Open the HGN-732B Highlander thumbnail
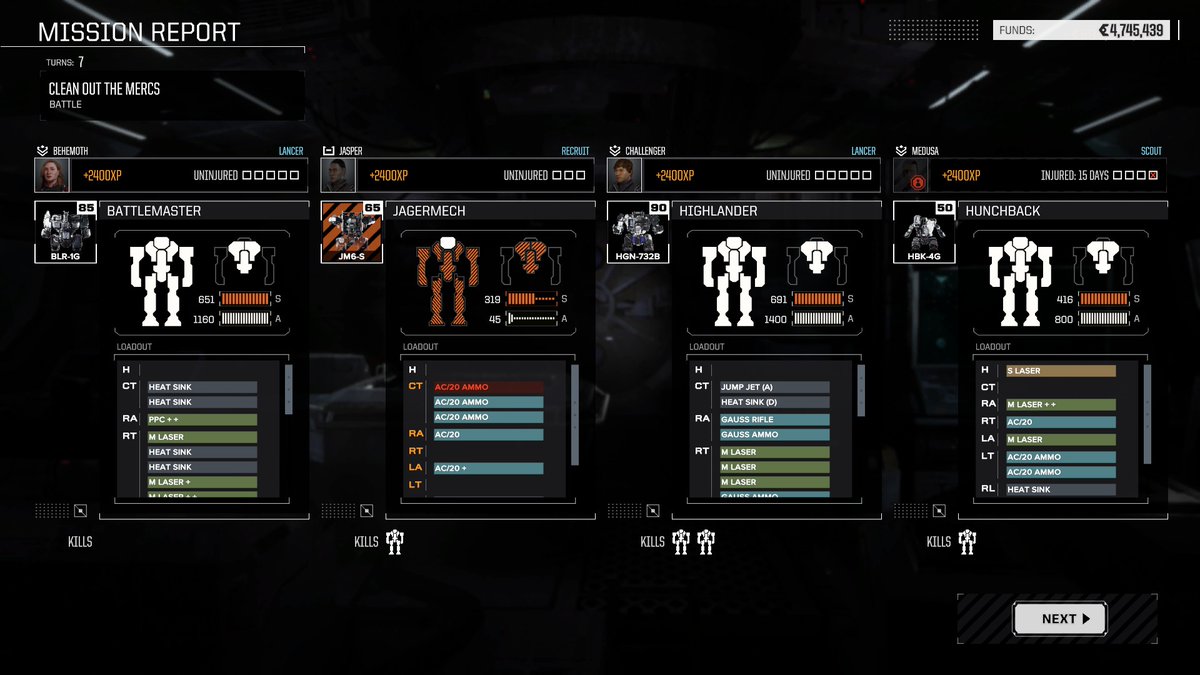Viewport: 1200px width, 675px height. 639,231
